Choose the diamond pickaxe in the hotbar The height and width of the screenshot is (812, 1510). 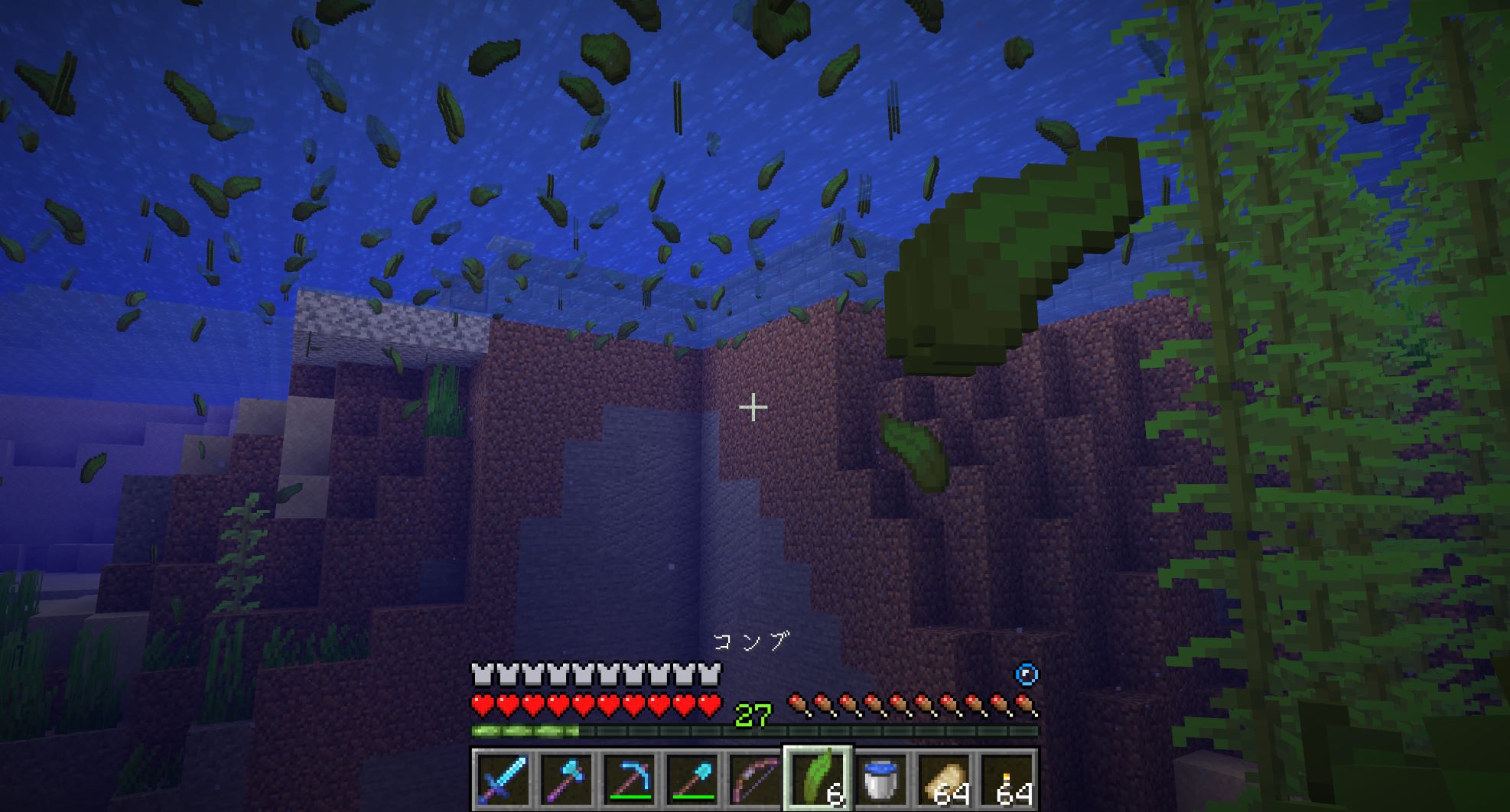630,779
